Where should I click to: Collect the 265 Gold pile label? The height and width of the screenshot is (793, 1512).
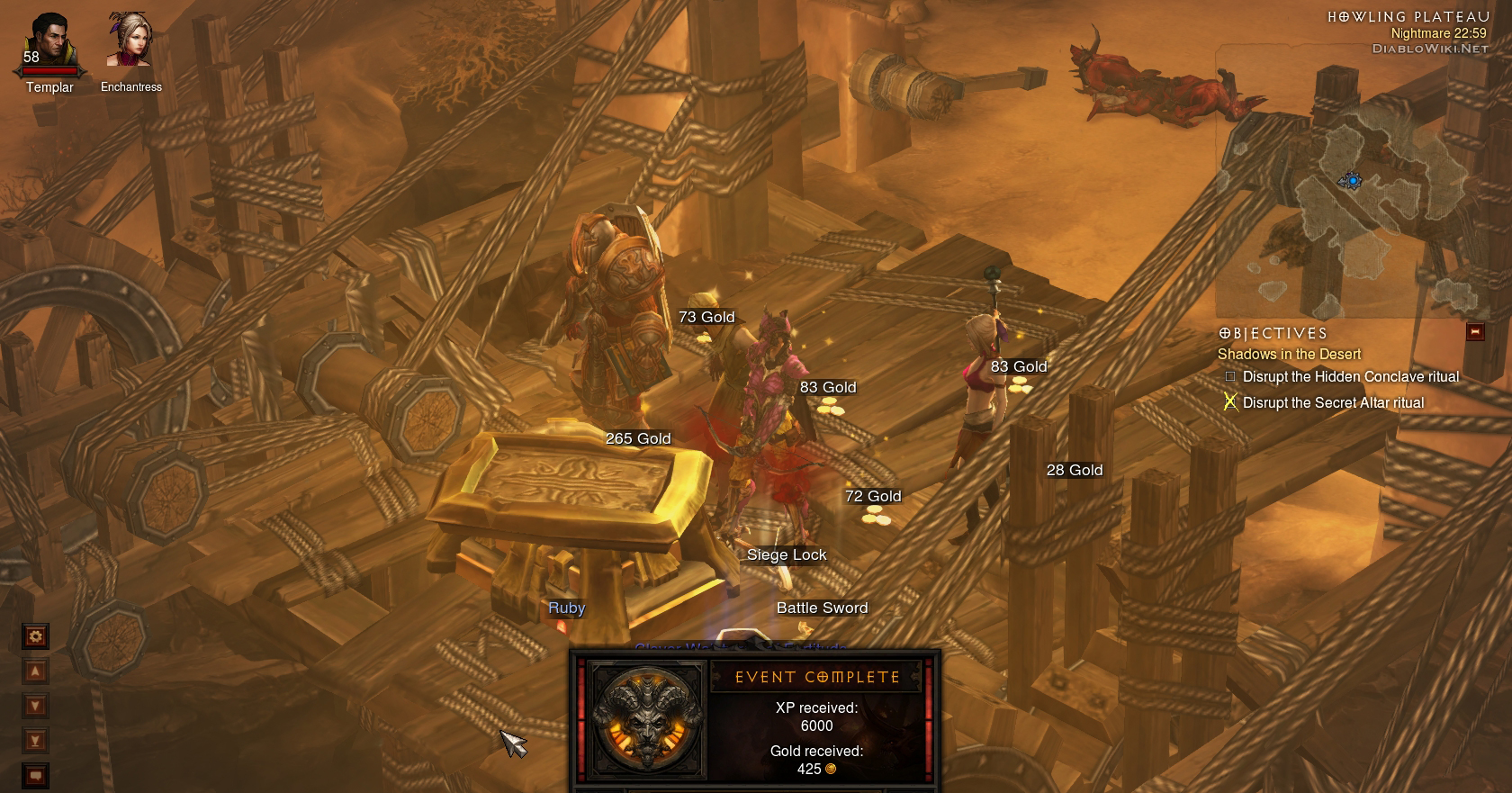tap(638, 439)
